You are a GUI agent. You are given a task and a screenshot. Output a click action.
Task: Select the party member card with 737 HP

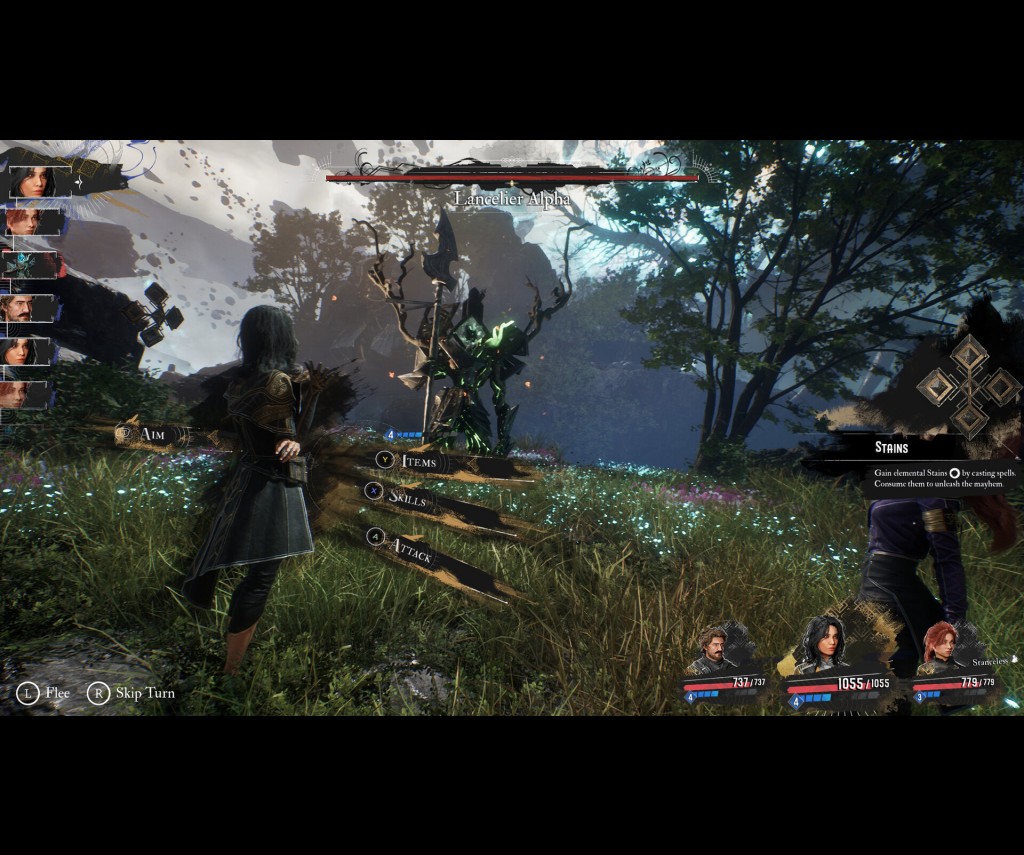(724, 663)
